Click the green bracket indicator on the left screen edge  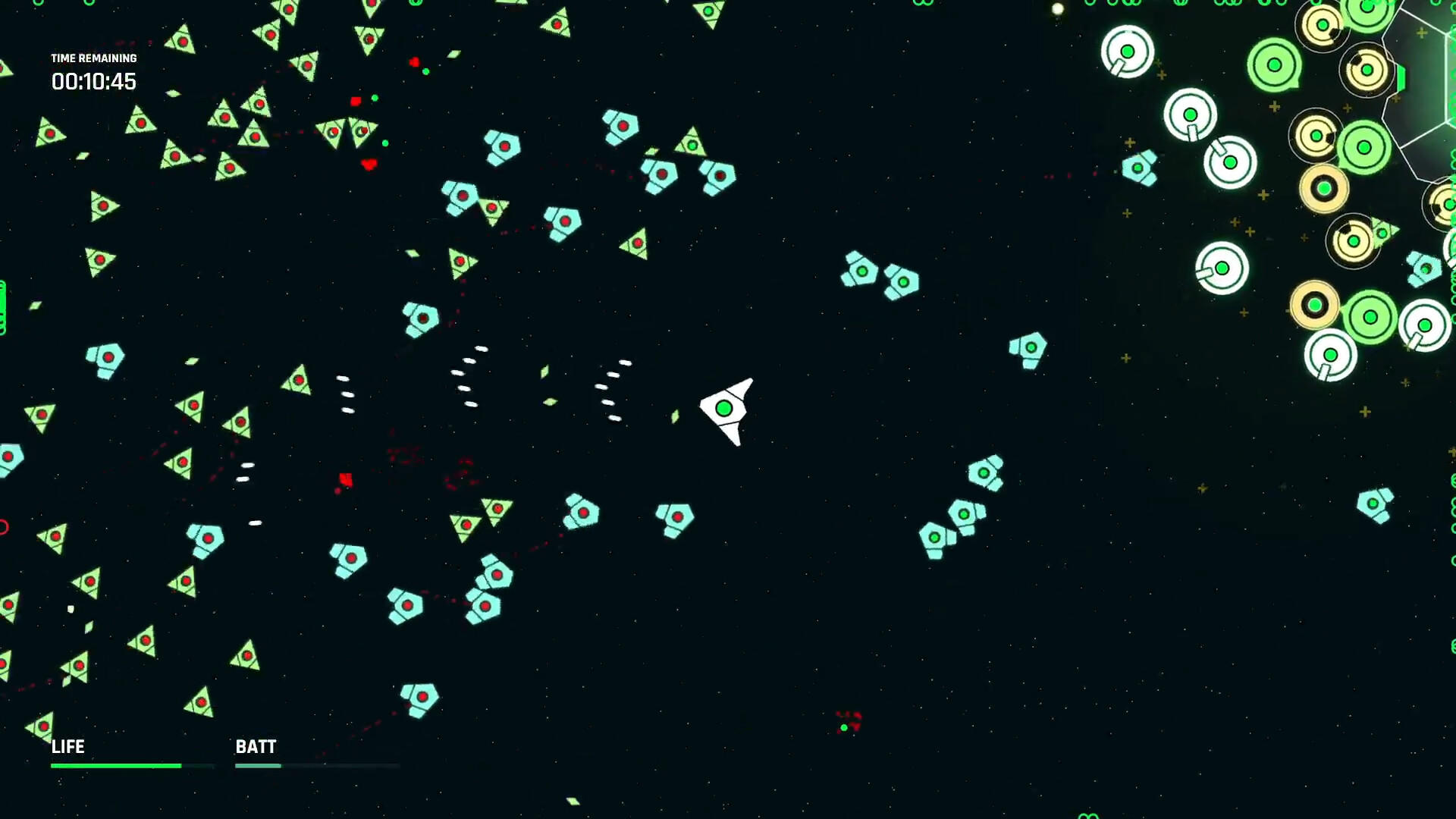2,303
